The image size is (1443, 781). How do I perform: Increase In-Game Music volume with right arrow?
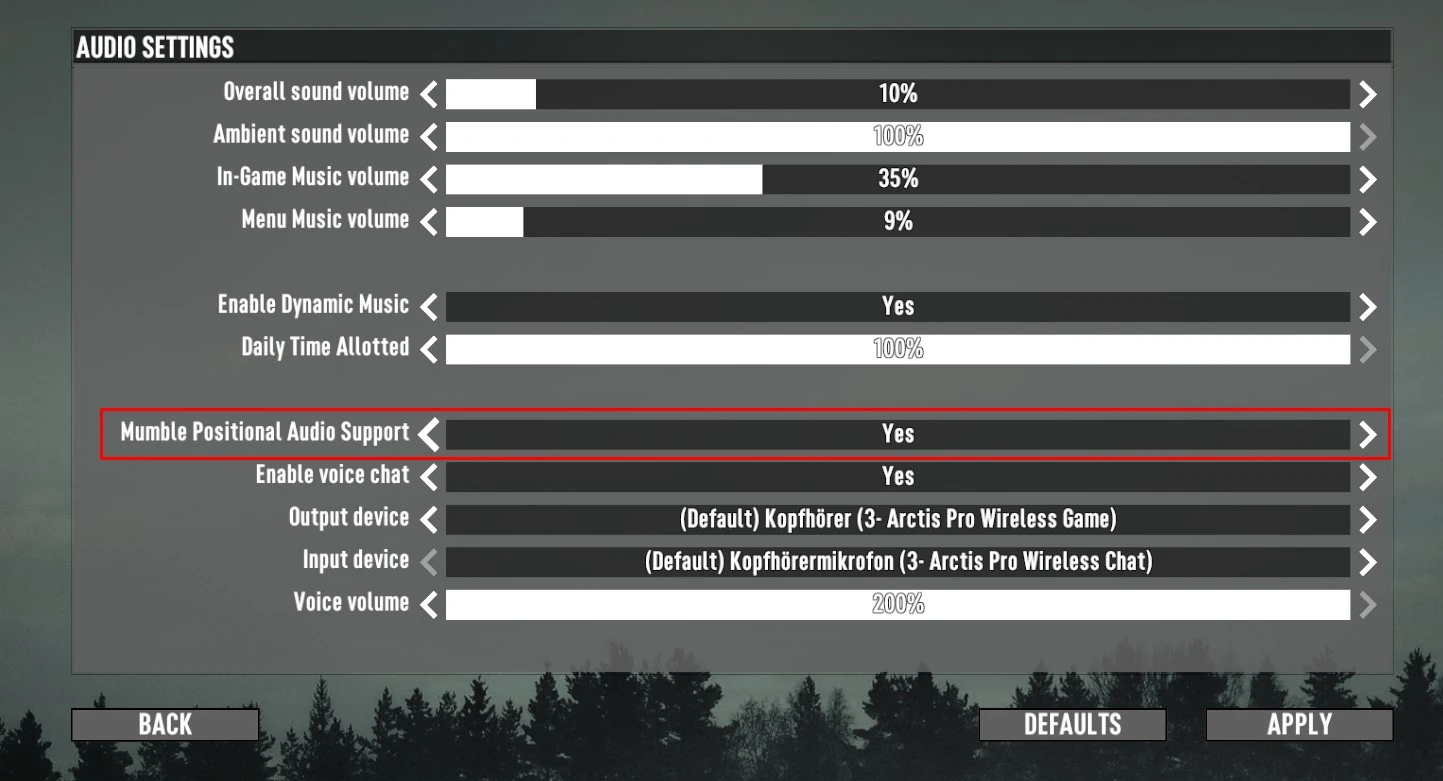pos(1367,179)
